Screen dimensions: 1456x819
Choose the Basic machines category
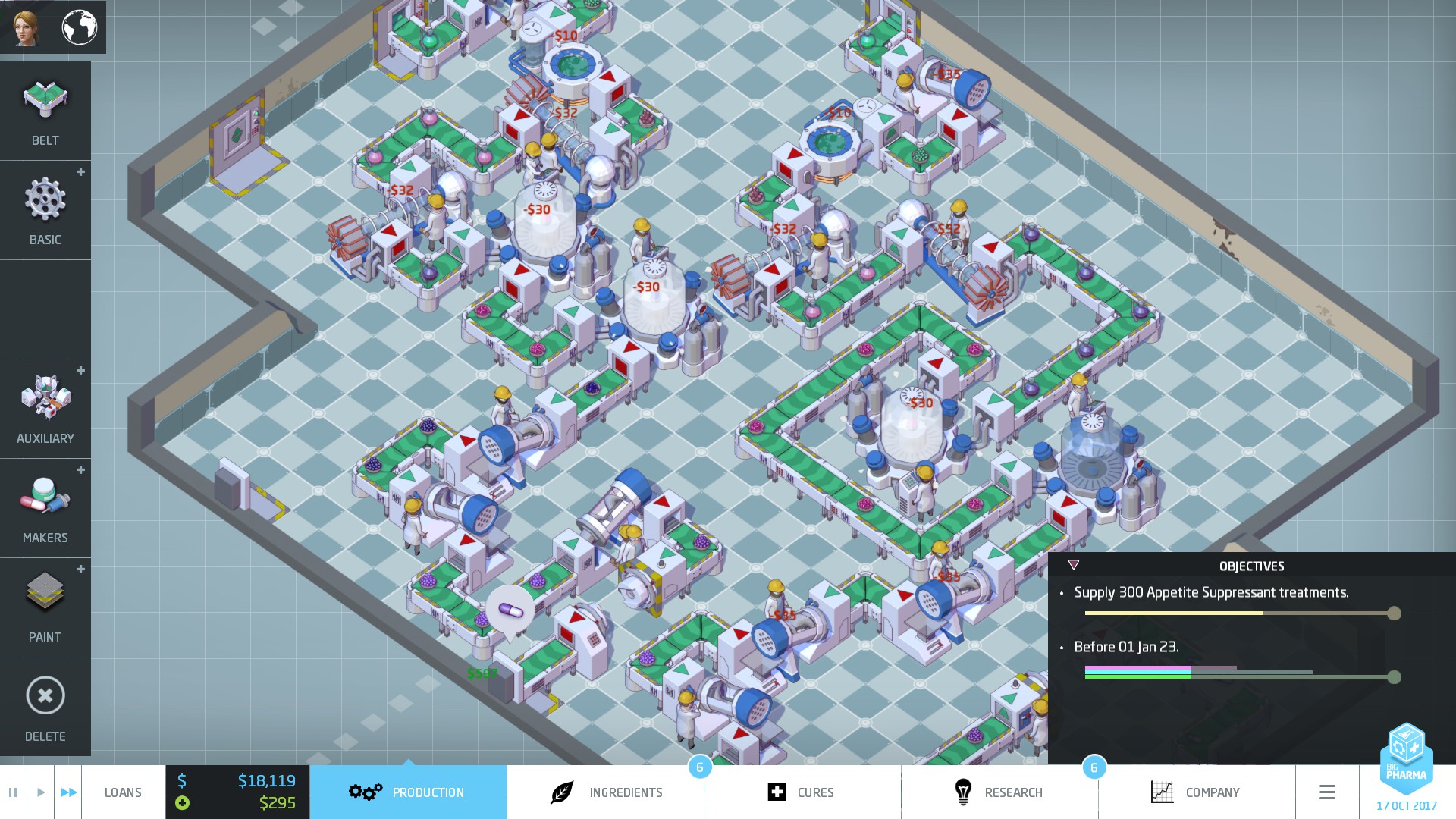tap(45, 210)
